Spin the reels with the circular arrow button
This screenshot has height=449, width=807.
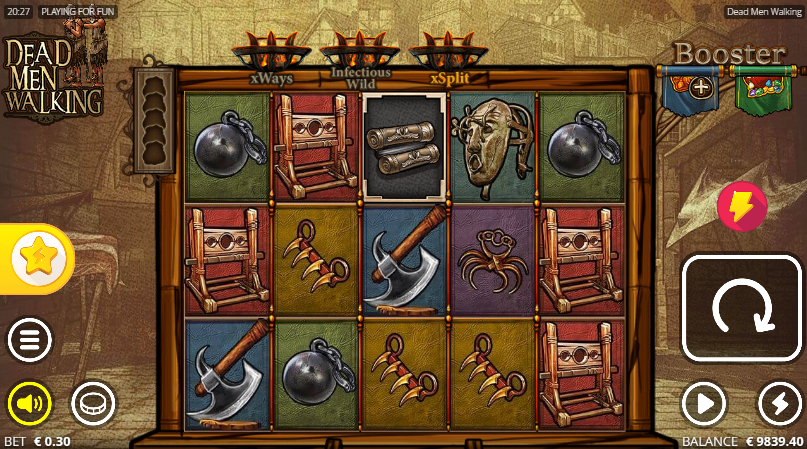tap(742, 308)
